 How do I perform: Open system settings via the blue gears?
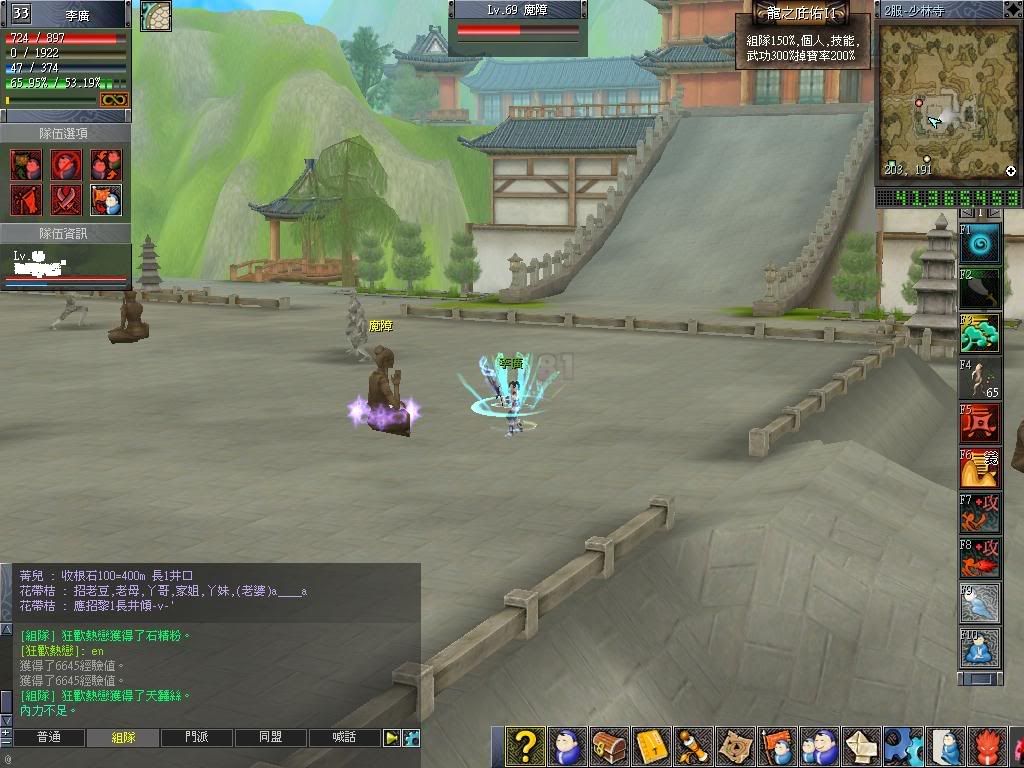coord(904,747)
